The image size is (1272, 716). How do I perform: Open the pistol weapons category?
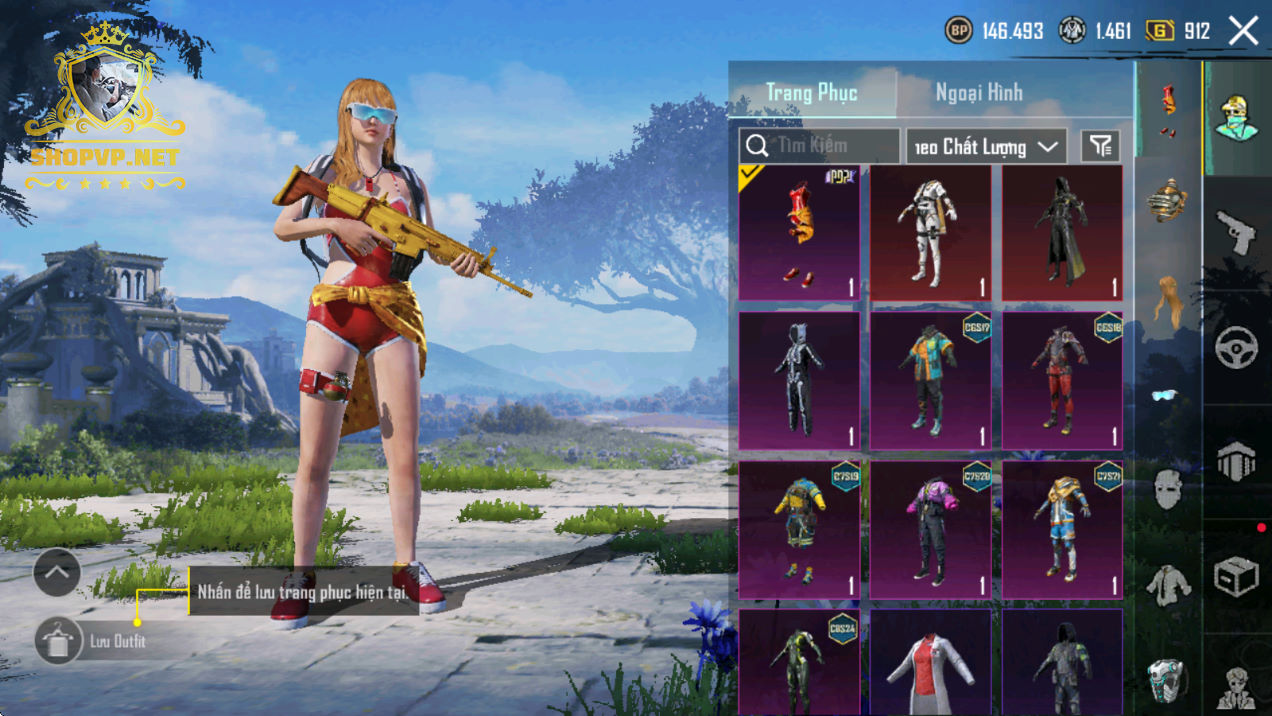tap(1236, 232)
